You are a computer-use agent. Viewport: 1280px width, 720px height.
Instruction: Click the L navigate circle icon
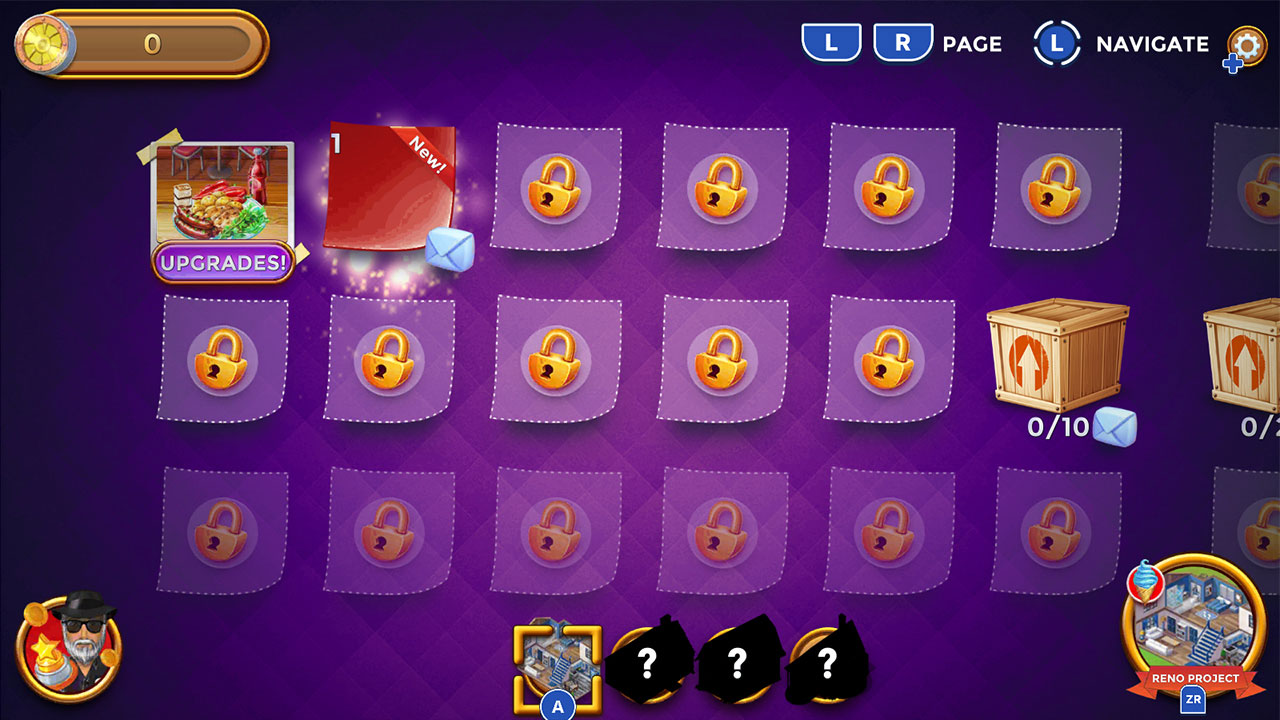pos(1057,44)
